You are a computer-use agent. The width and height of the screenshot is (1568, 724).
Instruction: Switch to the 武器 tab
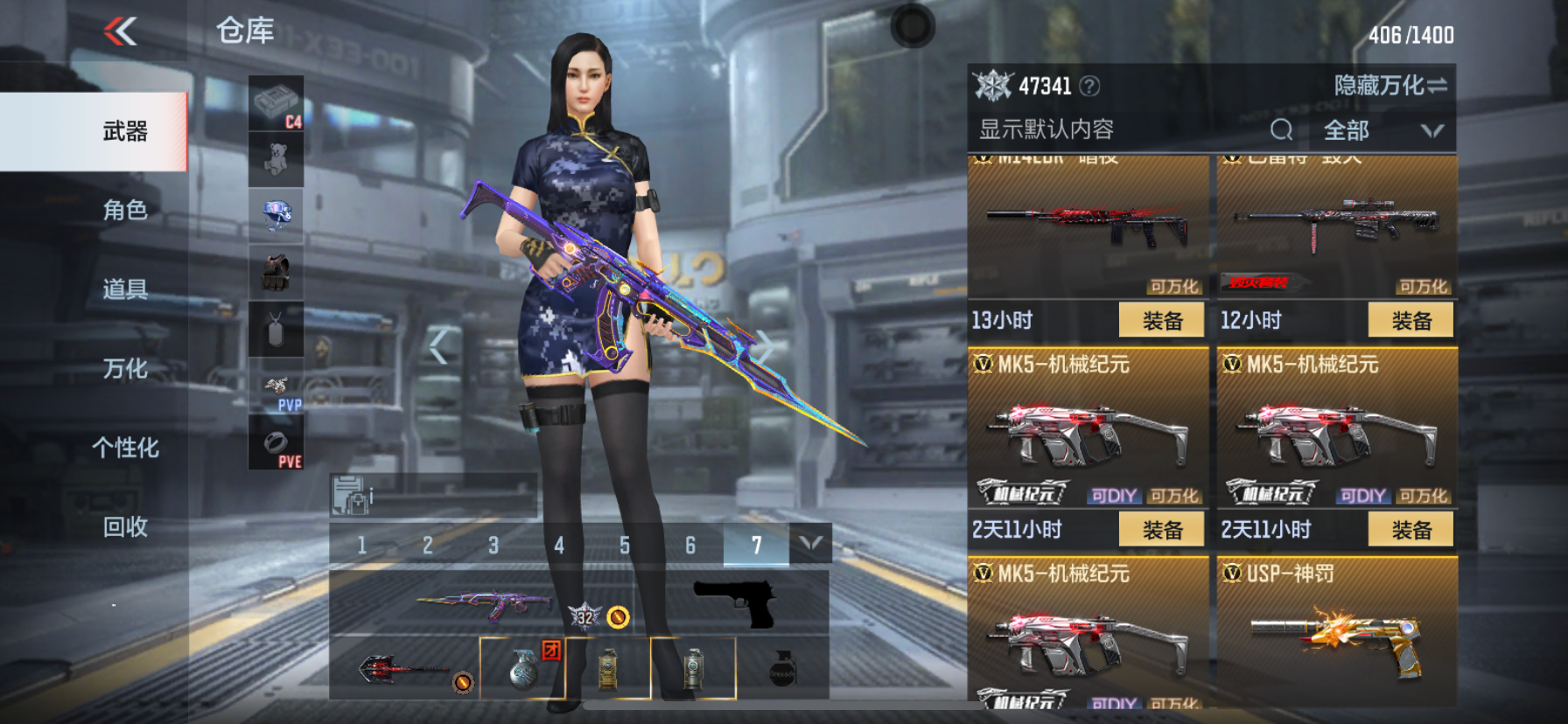click(x=125, y=131)
